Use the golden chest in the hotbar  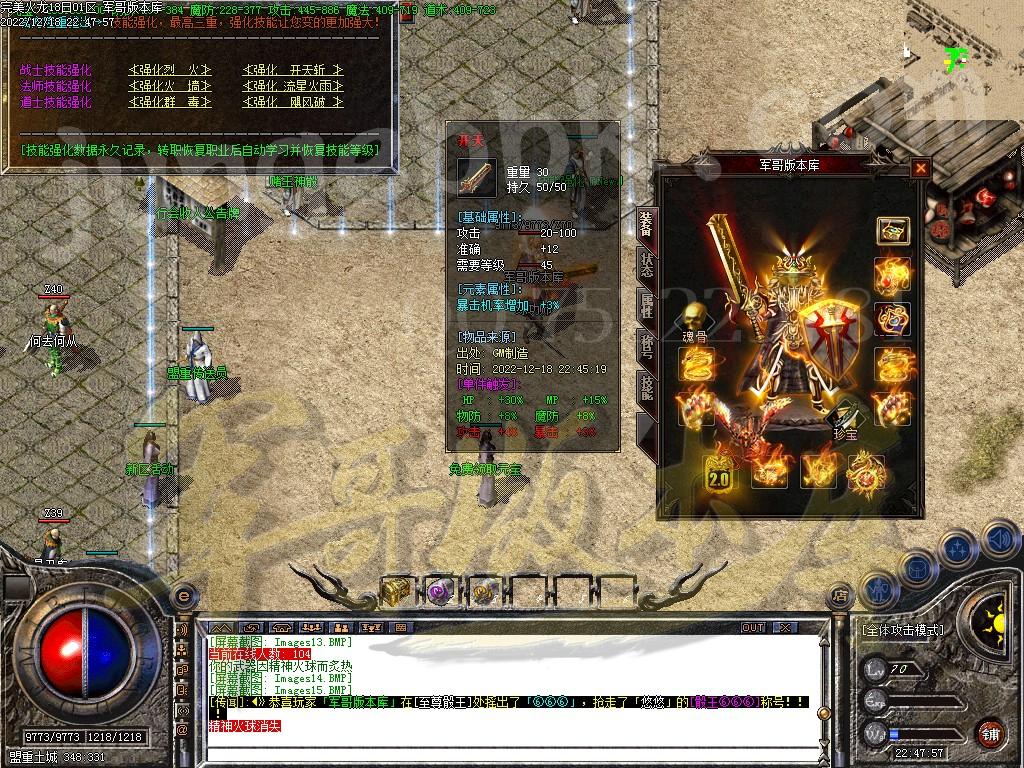tap(396, 591)
